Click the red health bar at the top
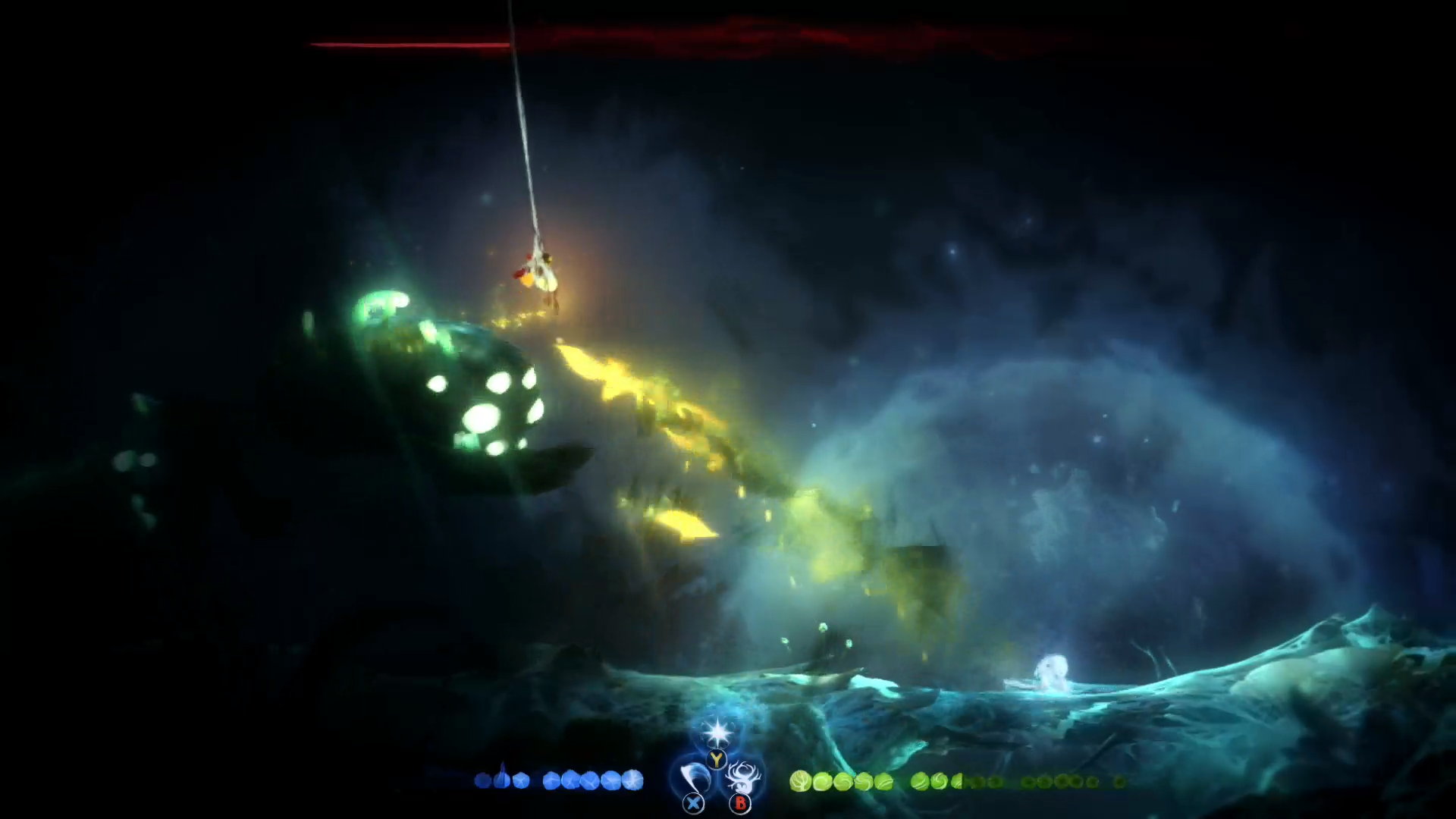Image resolution: width=1456 pixels, height=819 pixels. pos(409,45)
